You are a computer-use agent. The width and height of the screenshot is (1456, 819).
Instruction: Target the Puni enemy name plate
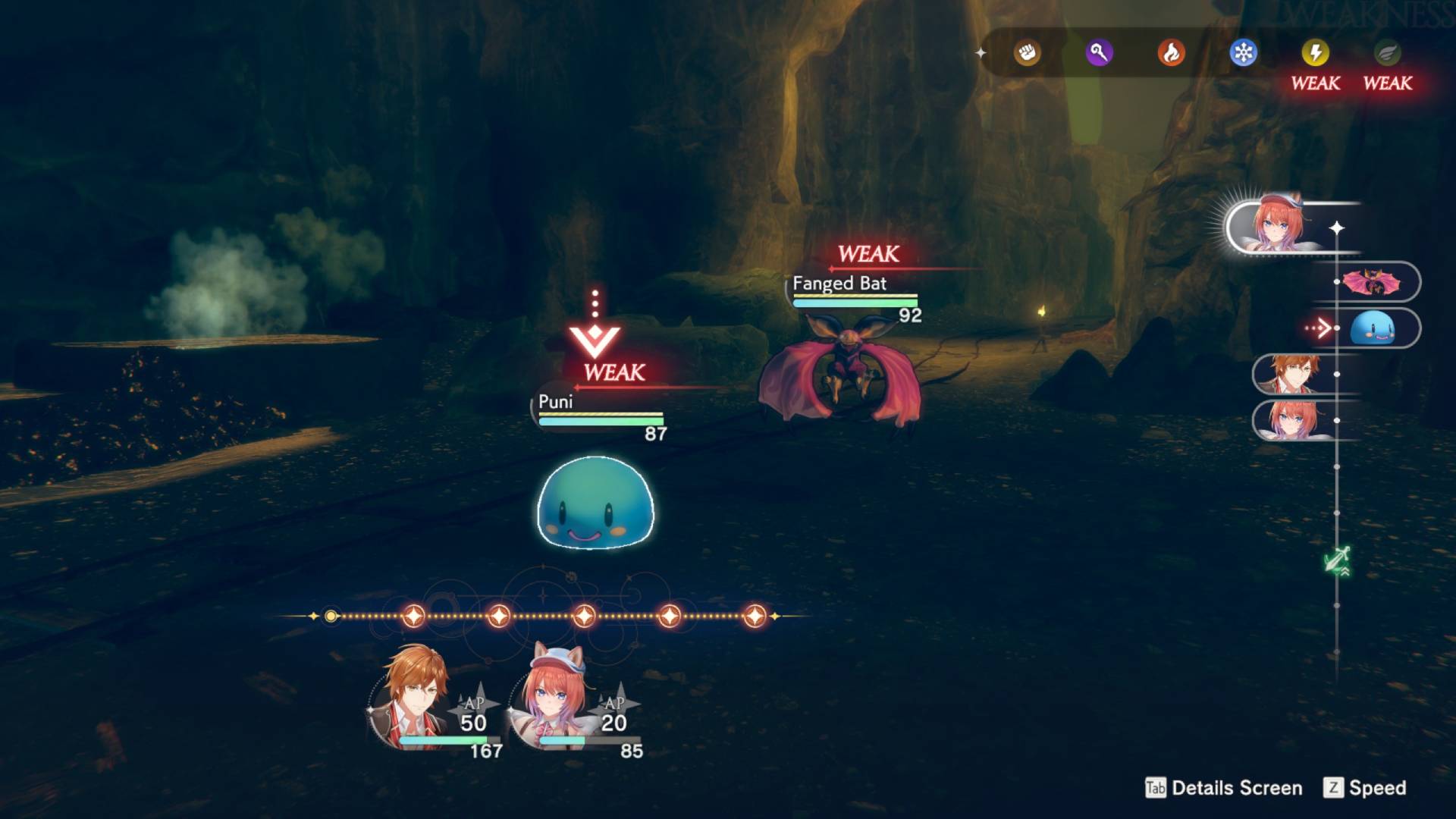(556, 402)
